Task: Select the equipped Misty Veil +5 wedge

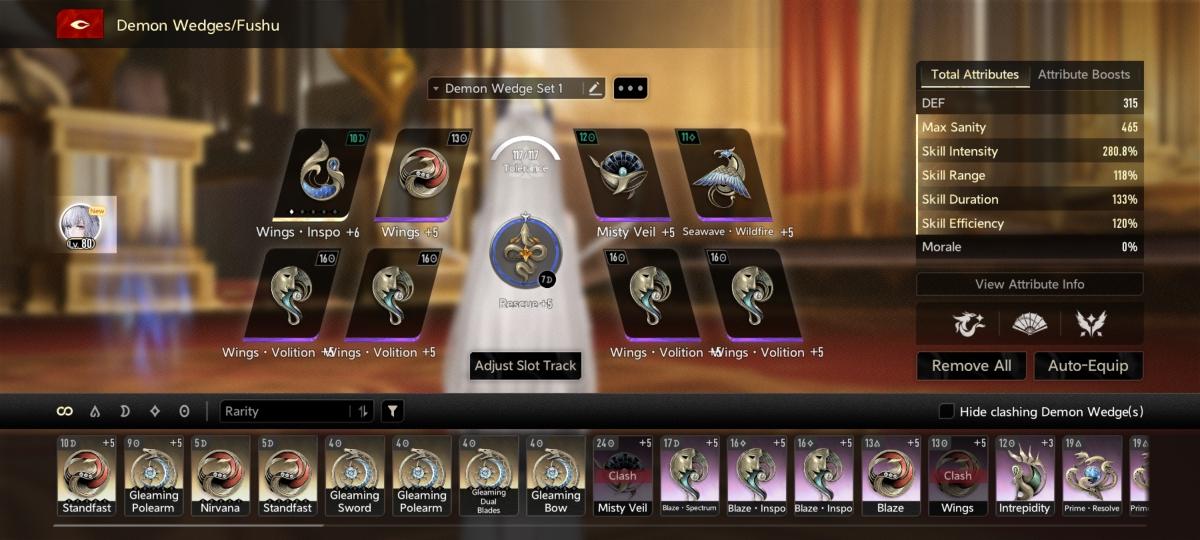Action: tap(622, 175)
